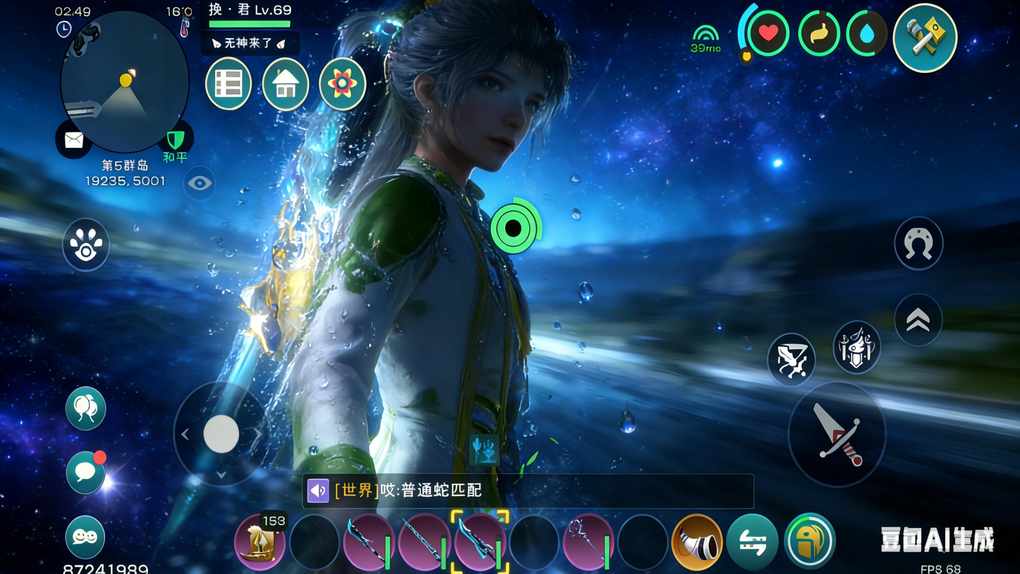1020x574 pixels.
Task: Open the hammer and axe crafting button
Action: pos(924,38)
